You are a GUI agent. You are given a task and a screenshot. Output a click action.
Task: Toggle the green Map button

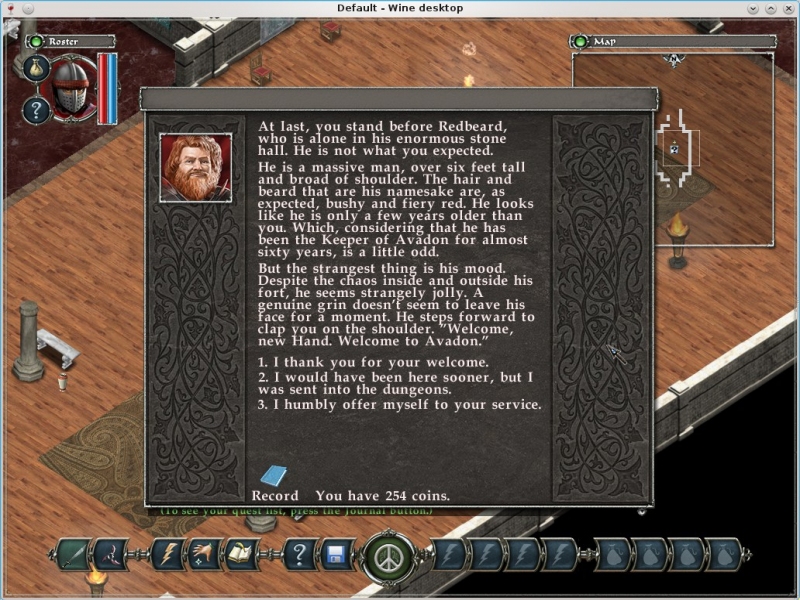[x=580, y=41]
